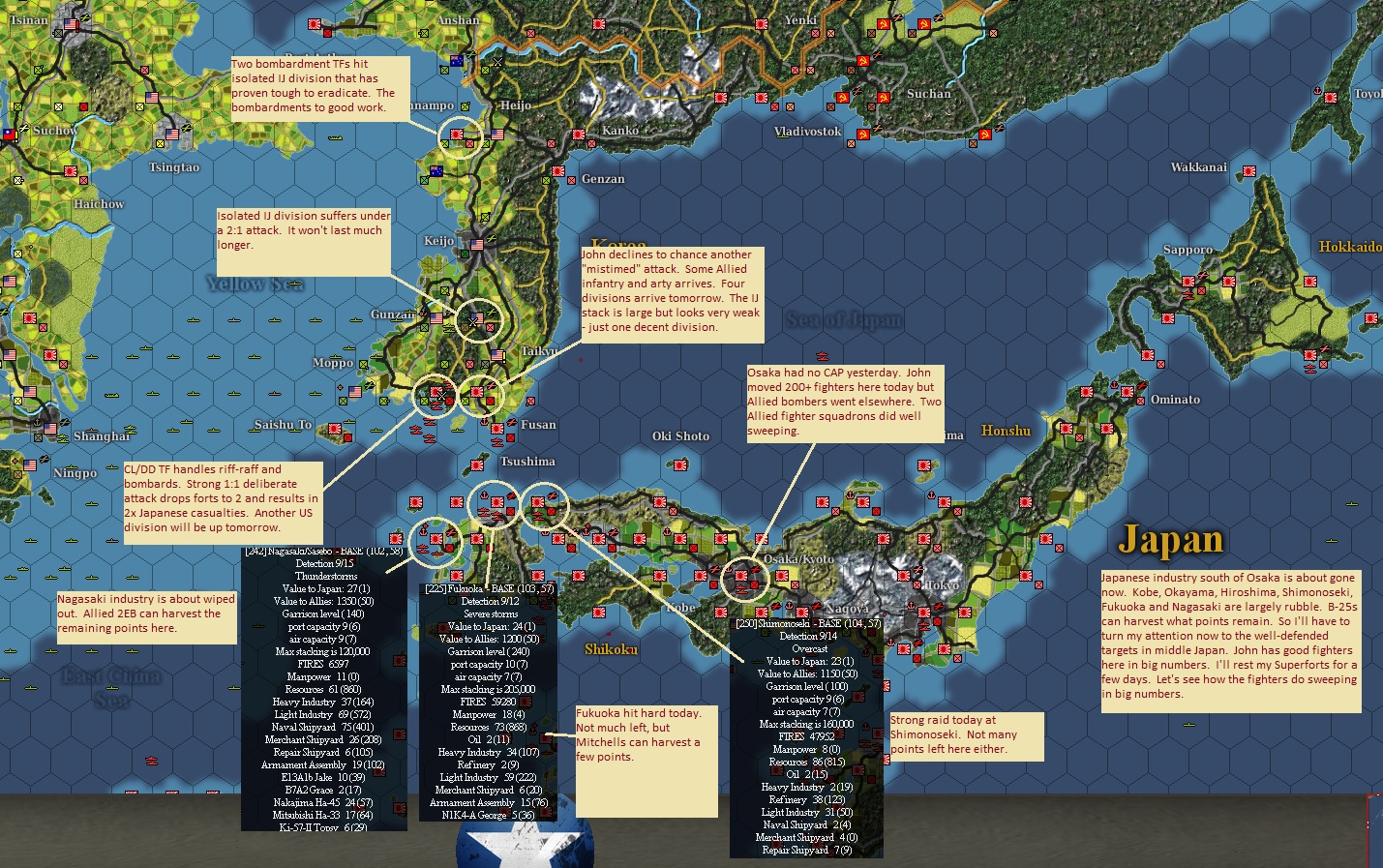
Task: Select the US unit counter near Shanghai
Action: coord(50,429)
